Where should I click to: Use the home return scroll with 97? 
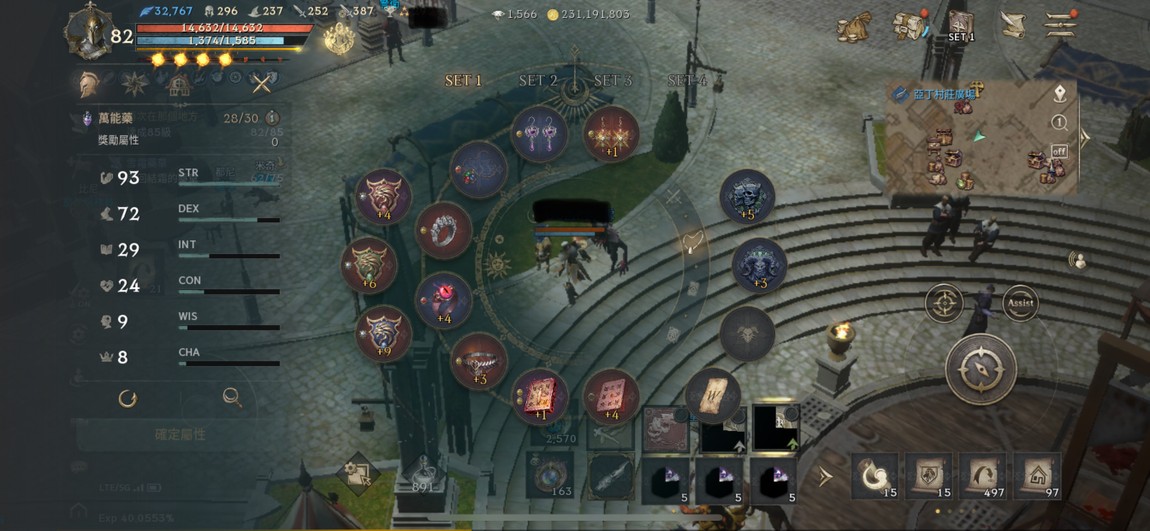click(x=1036, y=476)
